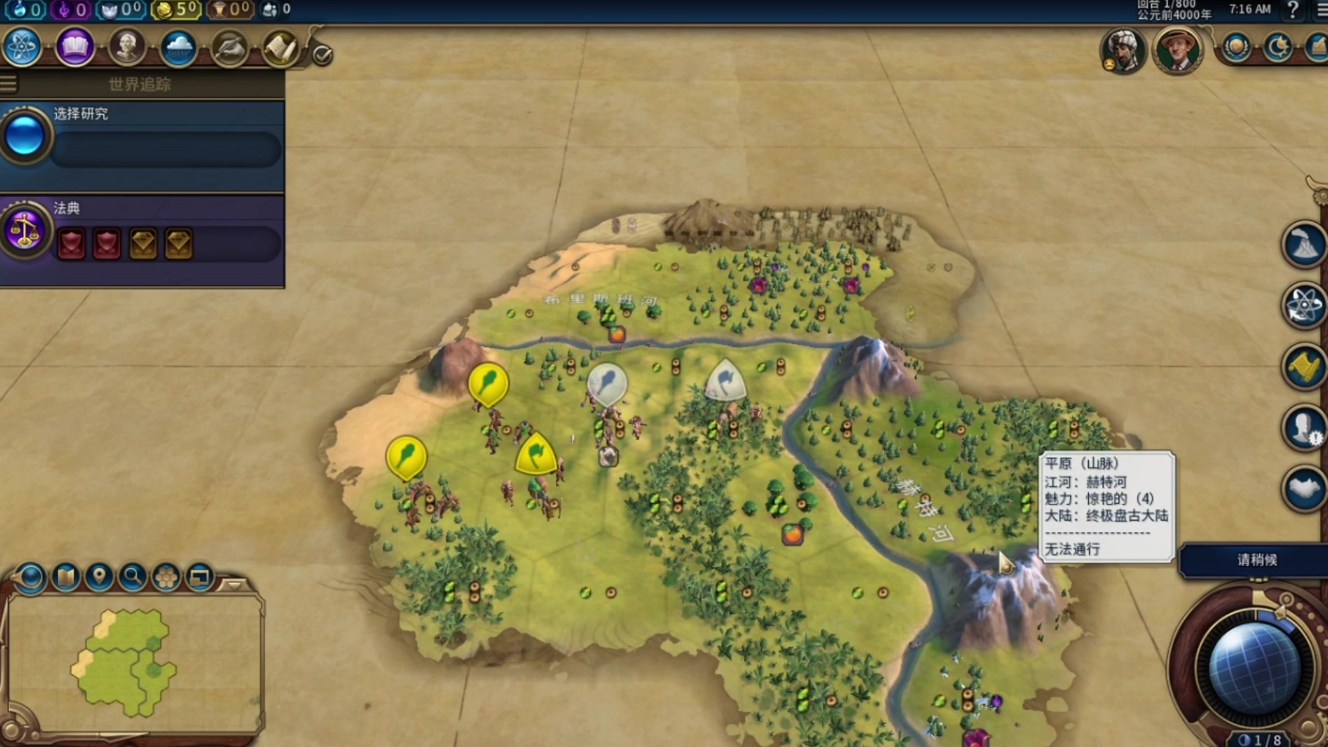Open the climate cloud button
The image size is (1328, 747).
179,47
